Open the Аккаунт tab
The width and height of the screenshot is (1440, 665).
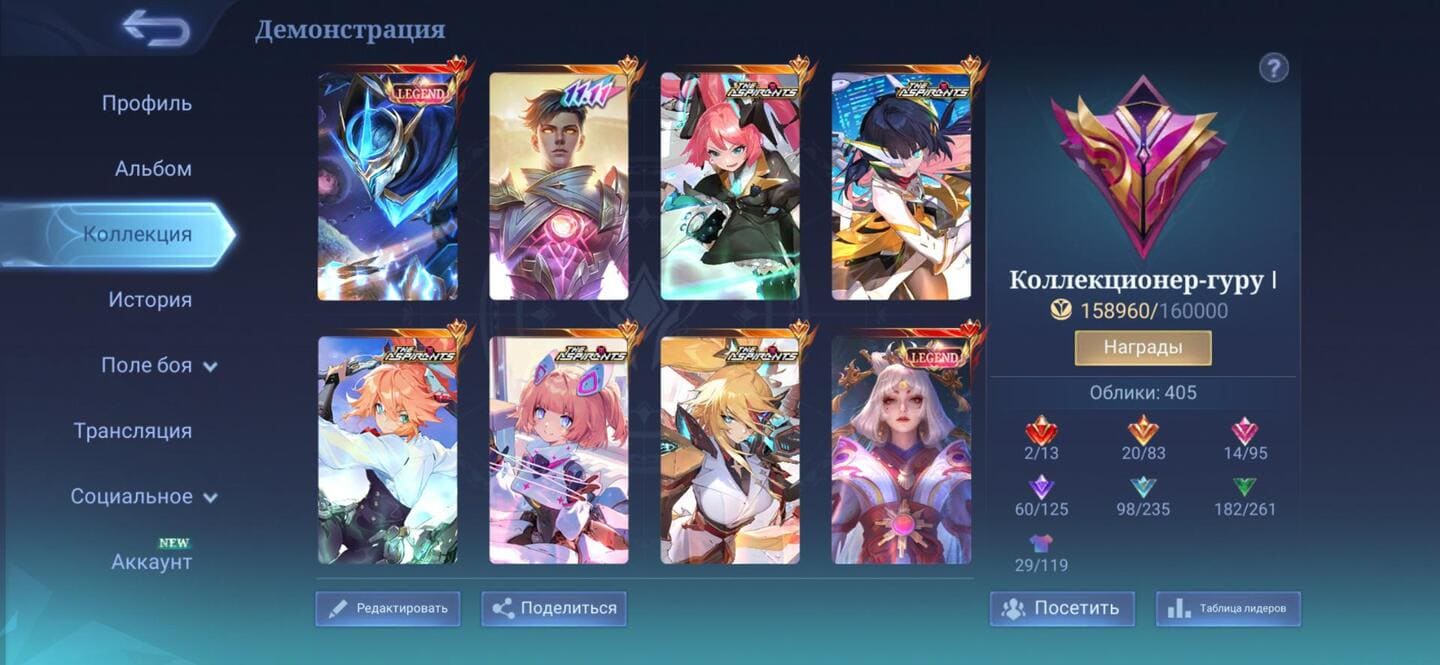[151, 561]
